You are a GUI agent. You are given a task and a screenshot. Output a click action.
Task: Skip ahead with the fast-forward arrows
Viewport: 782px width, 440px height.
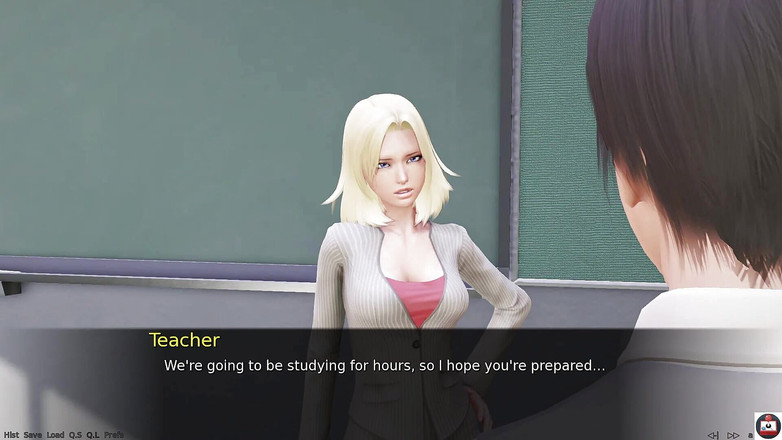point(733,435)
